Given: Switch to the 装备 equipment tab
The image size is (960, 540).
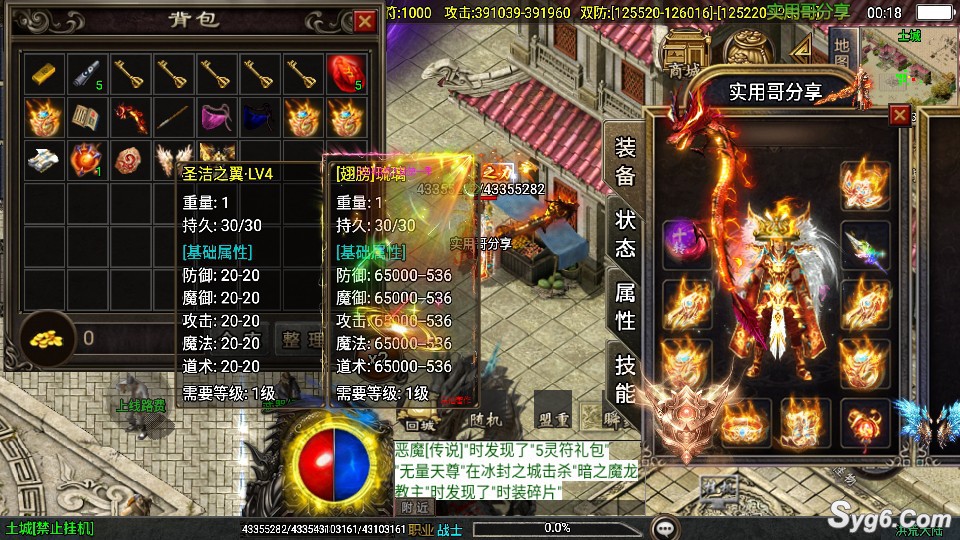Looking at the screenshot, I should [625, 160].
